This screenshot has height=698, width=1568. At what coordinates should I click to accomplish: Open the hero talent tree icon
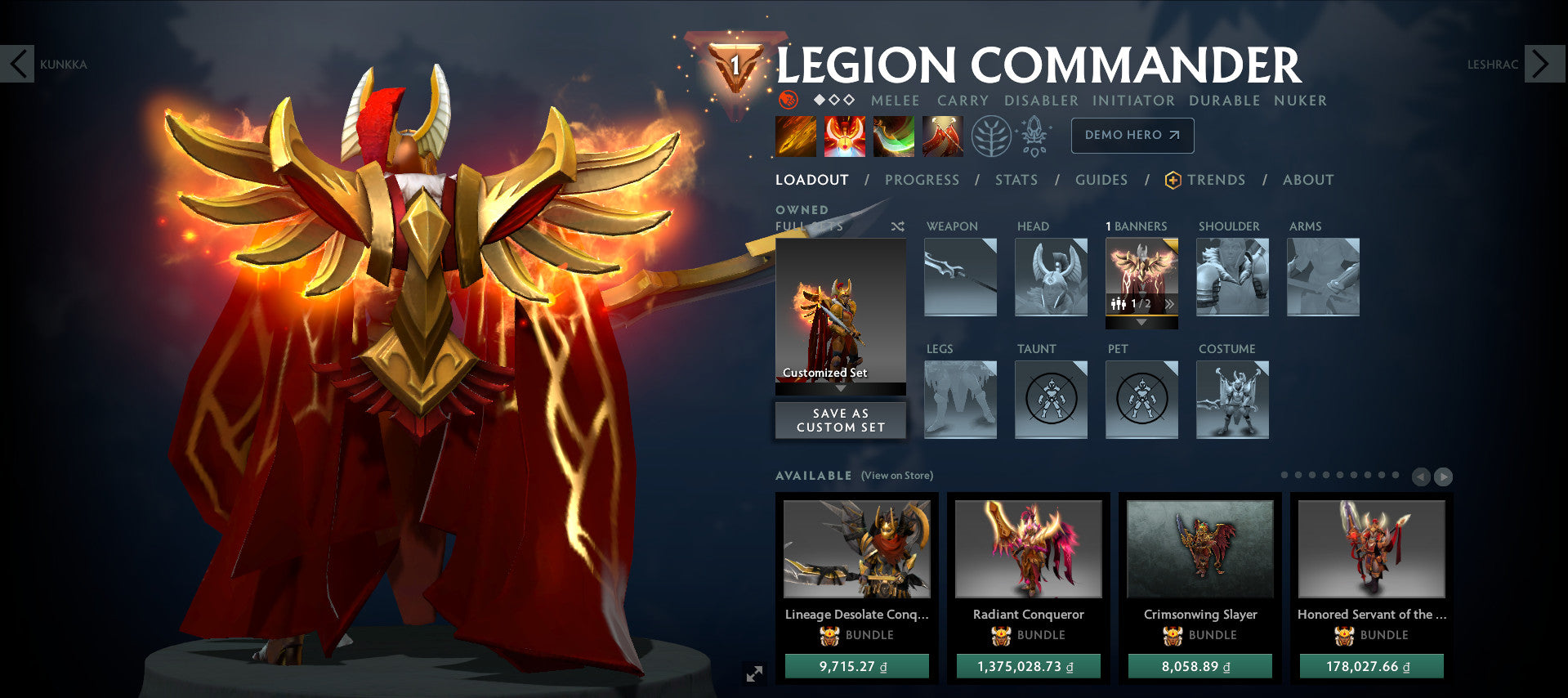click(x=989, y=136)
